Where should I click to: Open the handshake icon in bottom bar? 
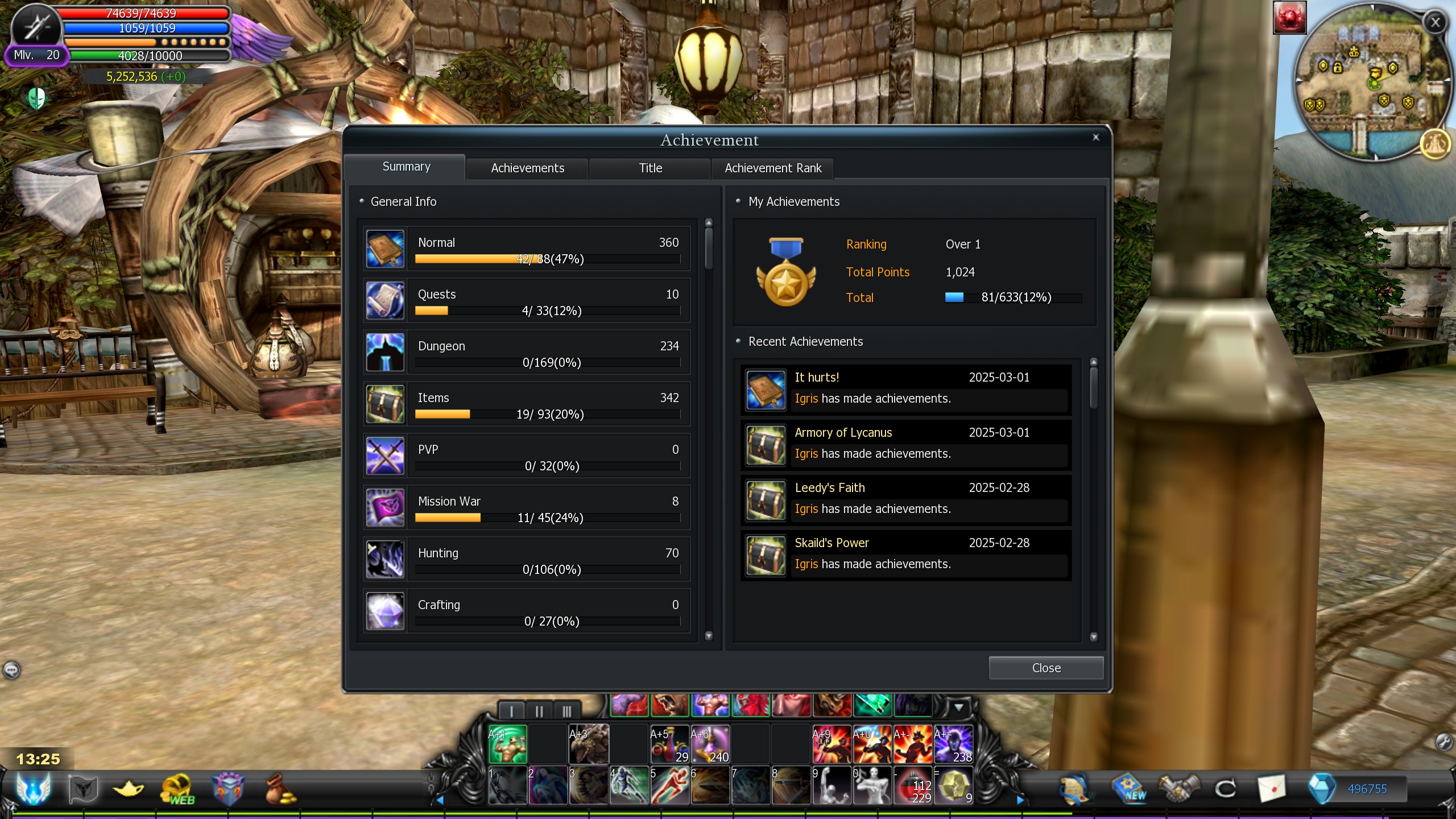[x=1180, y=789]
